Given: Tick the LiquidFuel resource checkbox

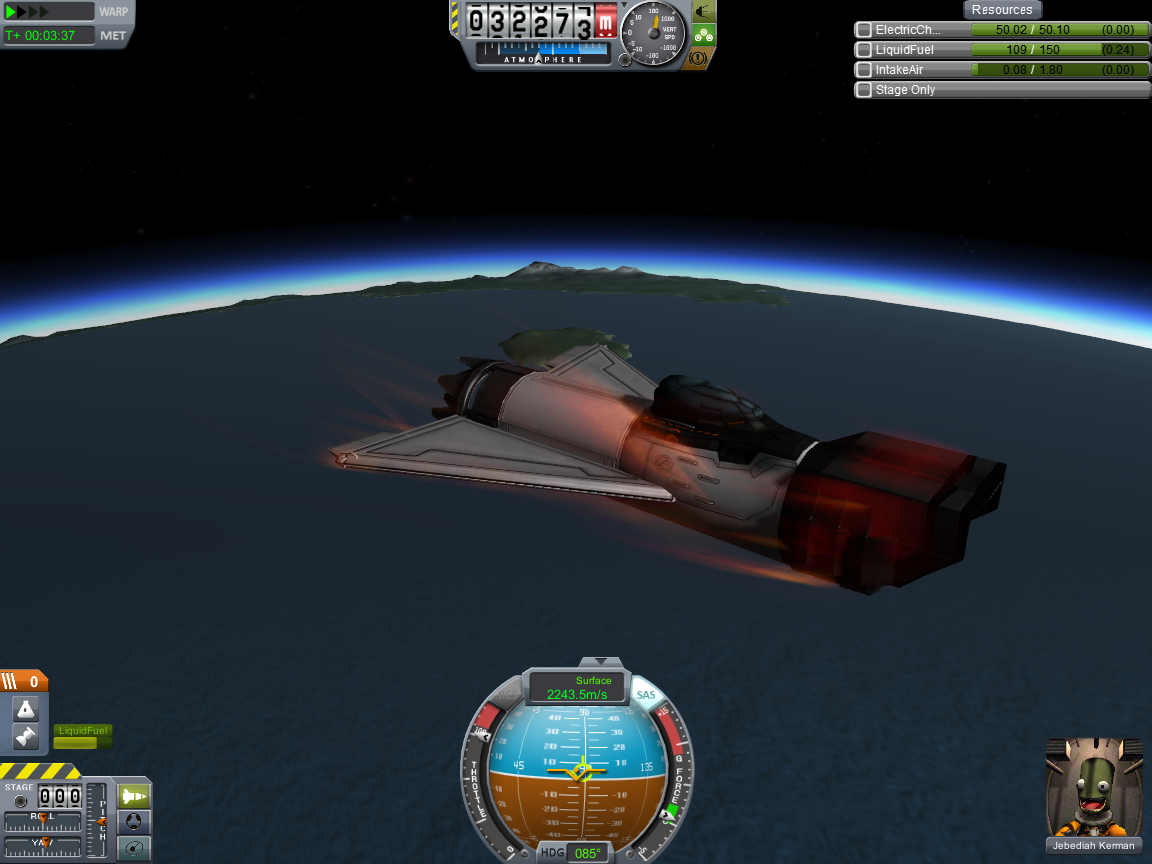Looking at the screenshot, I should tap(864, 50).
